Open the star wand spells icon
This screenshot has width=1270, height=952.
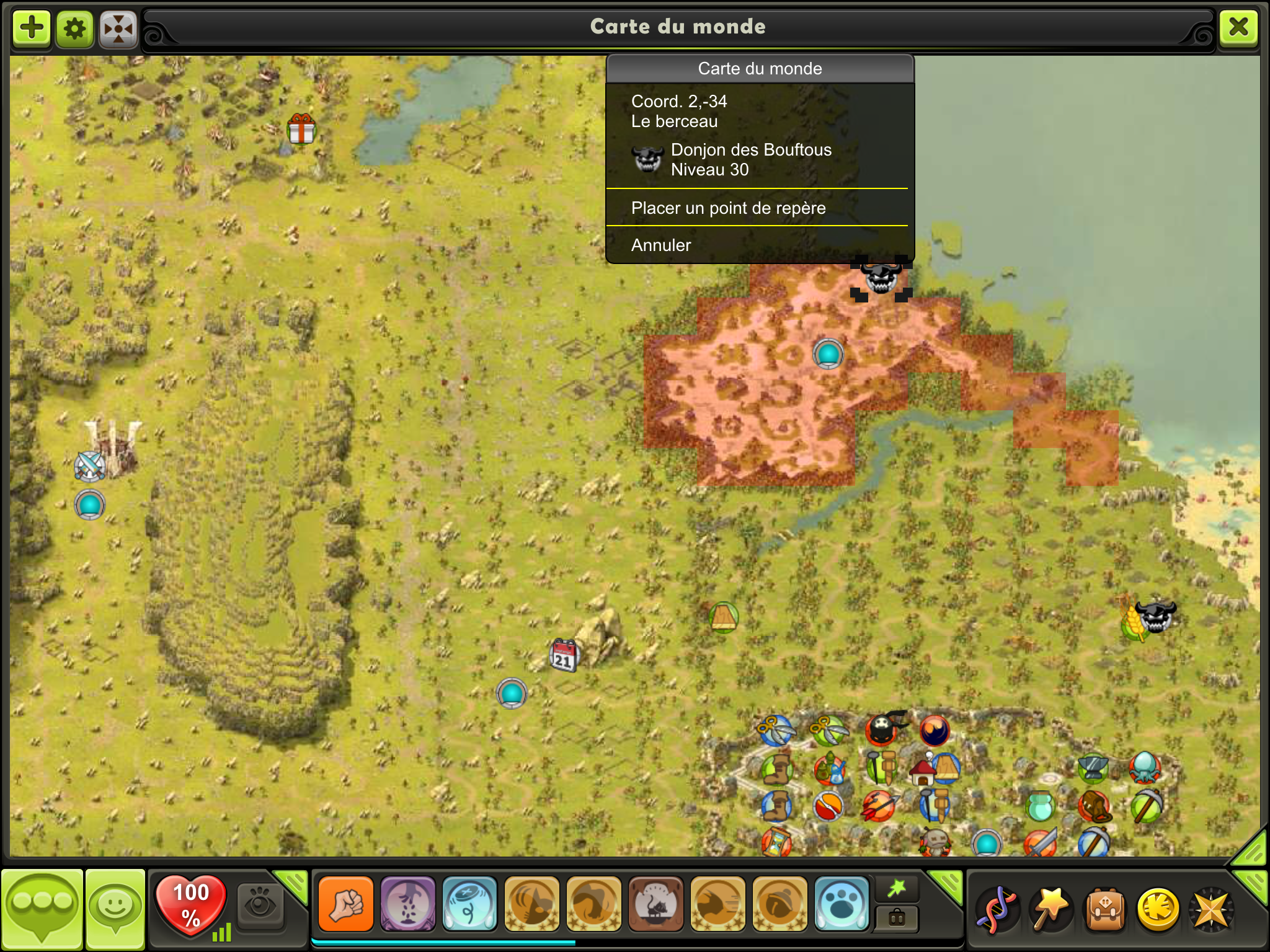click(x=1050, y=910)
